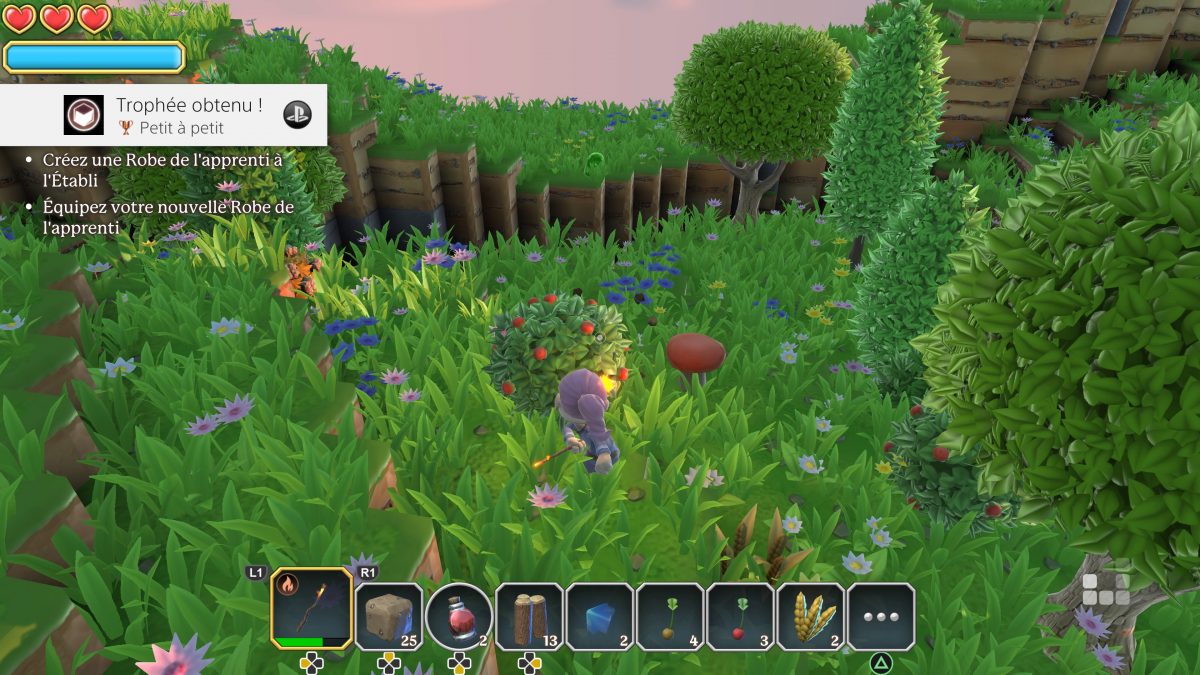Use the red health potion
1200x675 pixels.
pyautogui.click(x=459, y=617)
